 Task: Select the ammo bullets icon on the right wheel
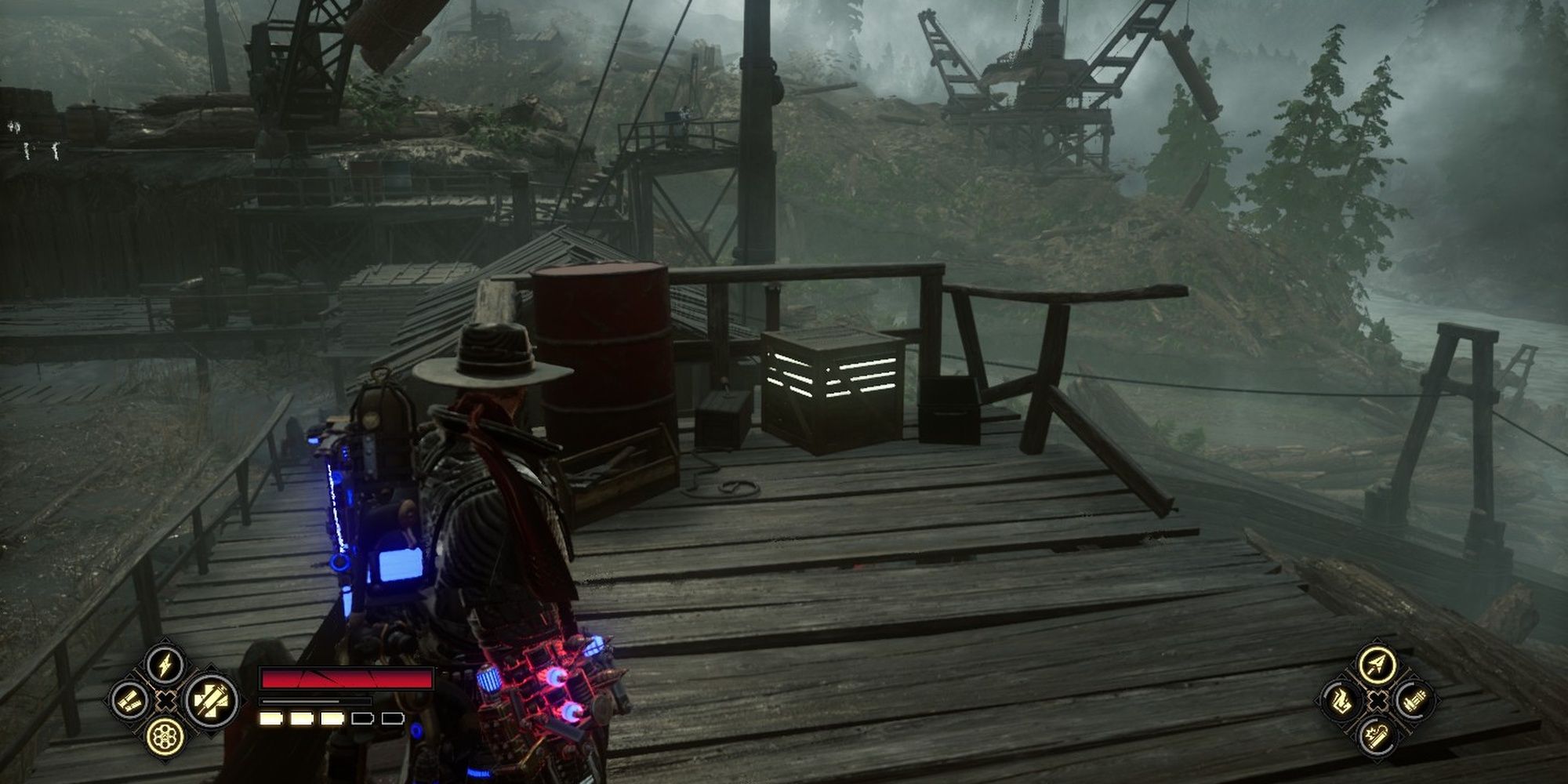[x=1416, y=699]
